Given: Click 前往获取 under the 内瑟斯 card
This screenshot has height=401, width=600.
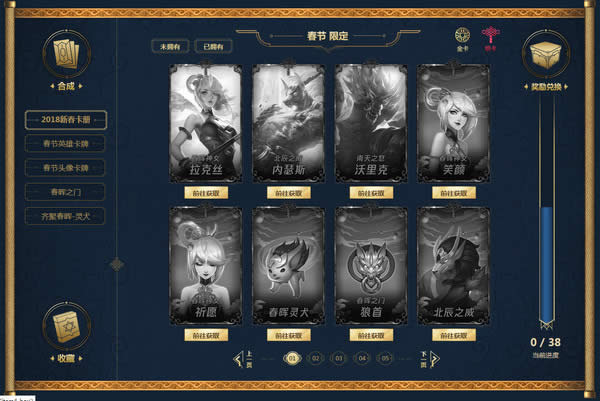Looking at the screenshot, I should (288, 192).
